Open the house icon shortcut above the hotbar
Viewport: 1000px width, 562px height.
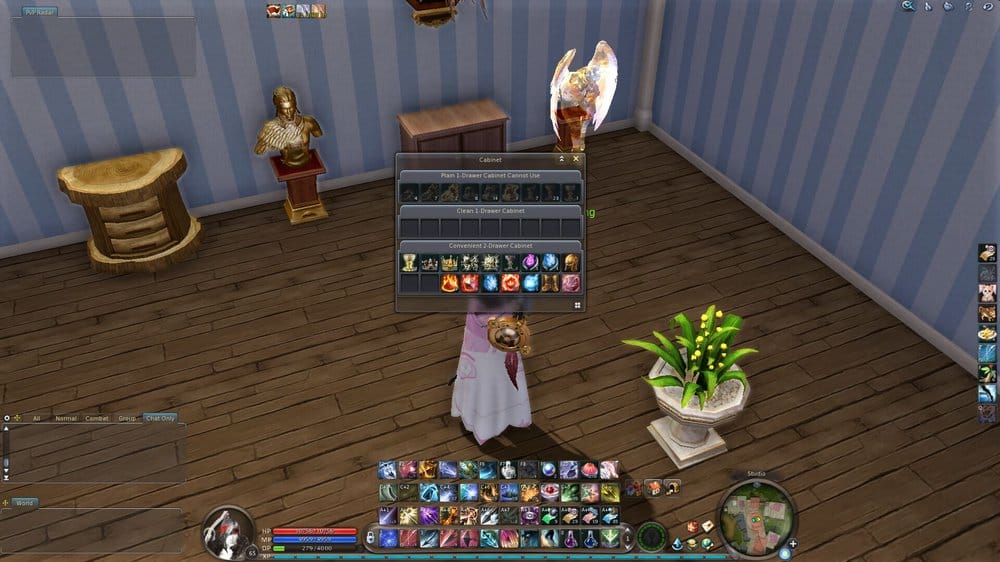(x=654, y=487)
